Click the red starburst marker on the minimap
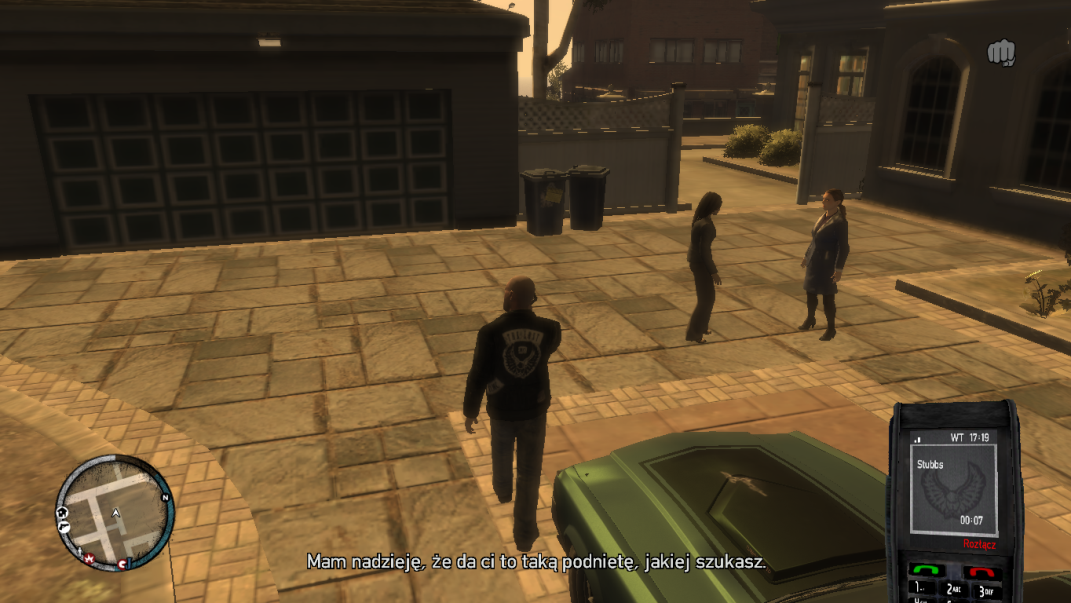1071x603 pixels. click(89, 557)
